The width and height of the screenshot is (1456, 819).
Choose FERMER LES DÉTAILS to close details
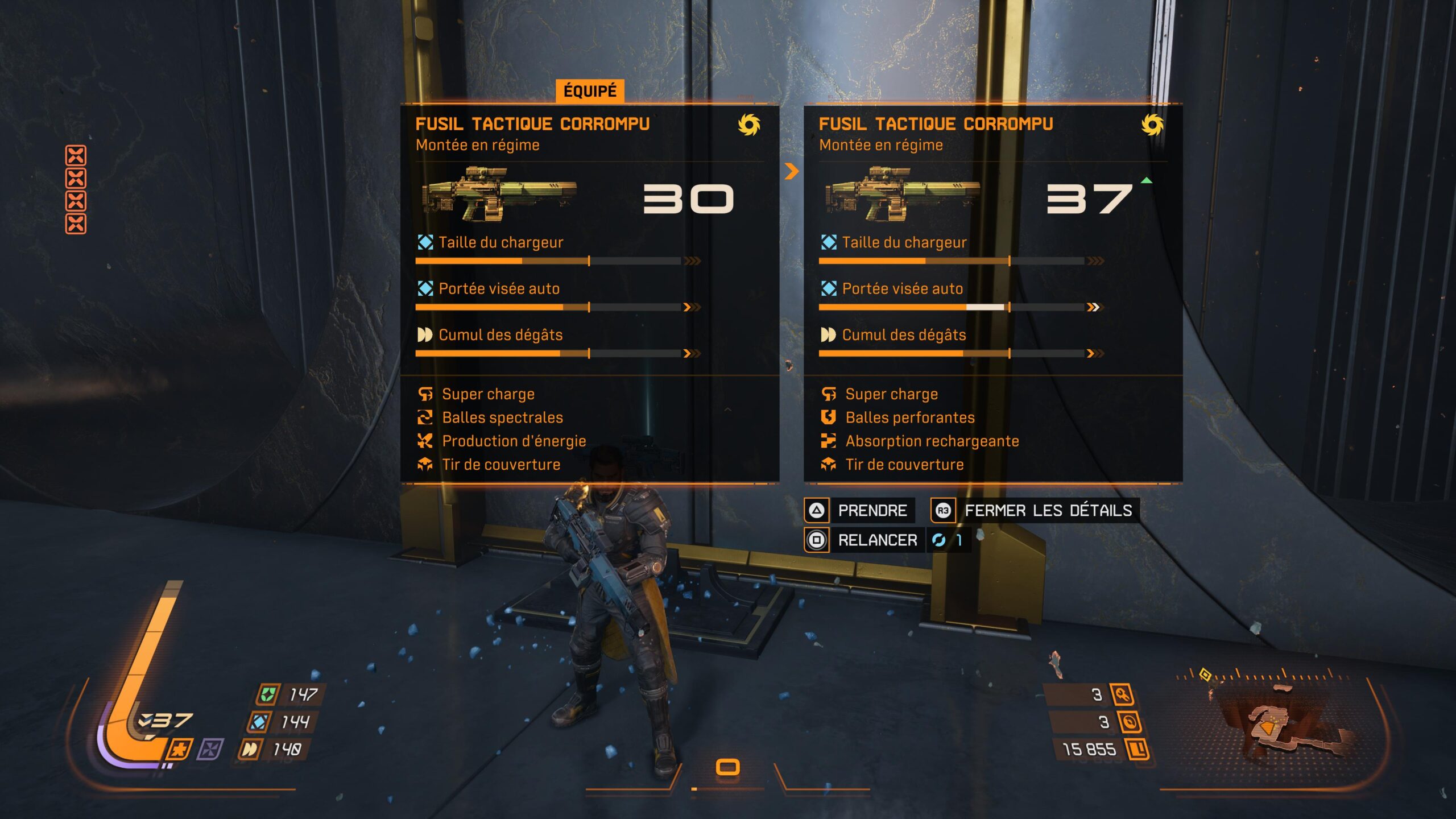[1035, 510]
